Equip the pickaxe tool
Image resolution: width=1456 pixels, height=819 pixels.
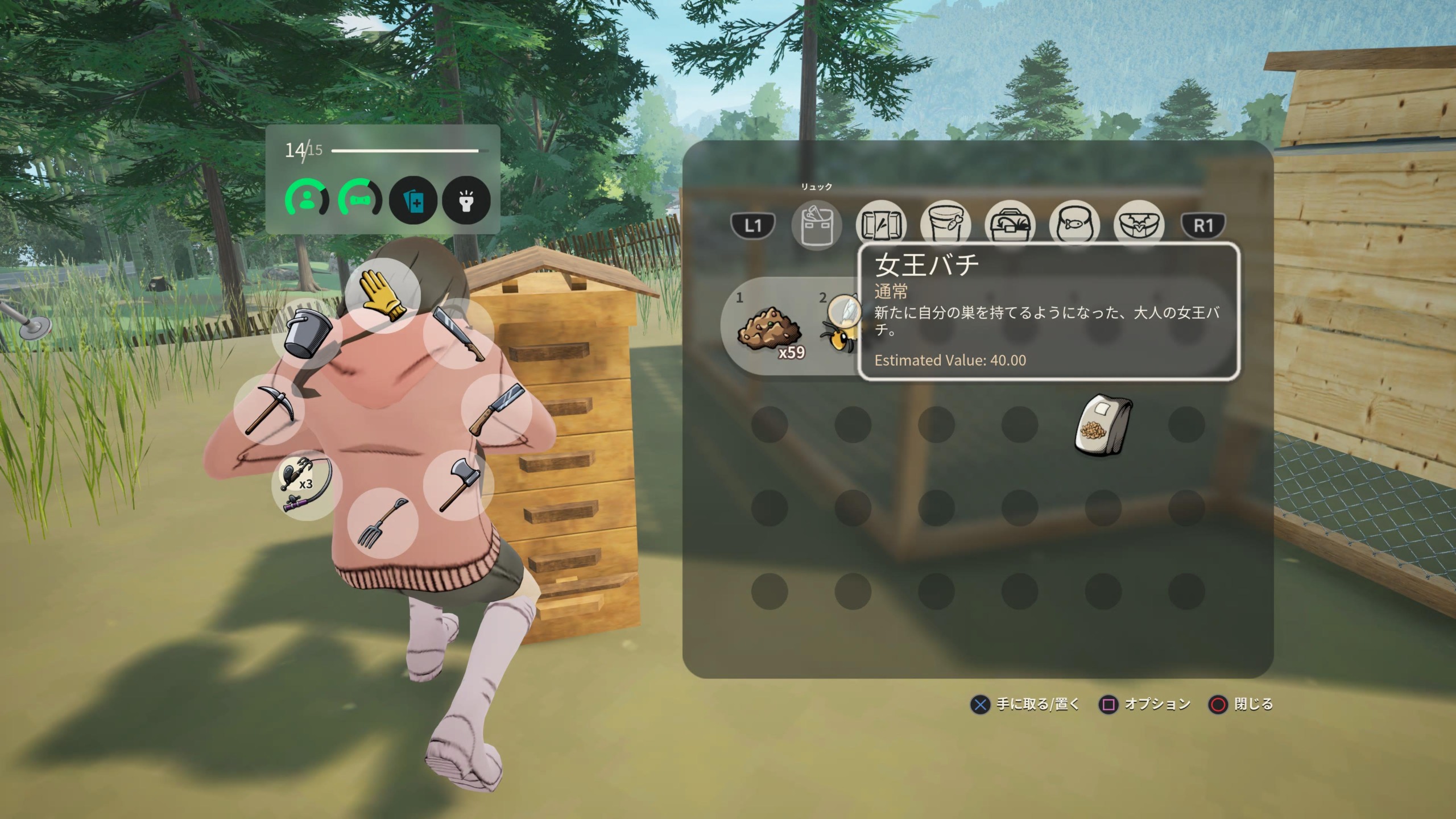coord(268,409)
